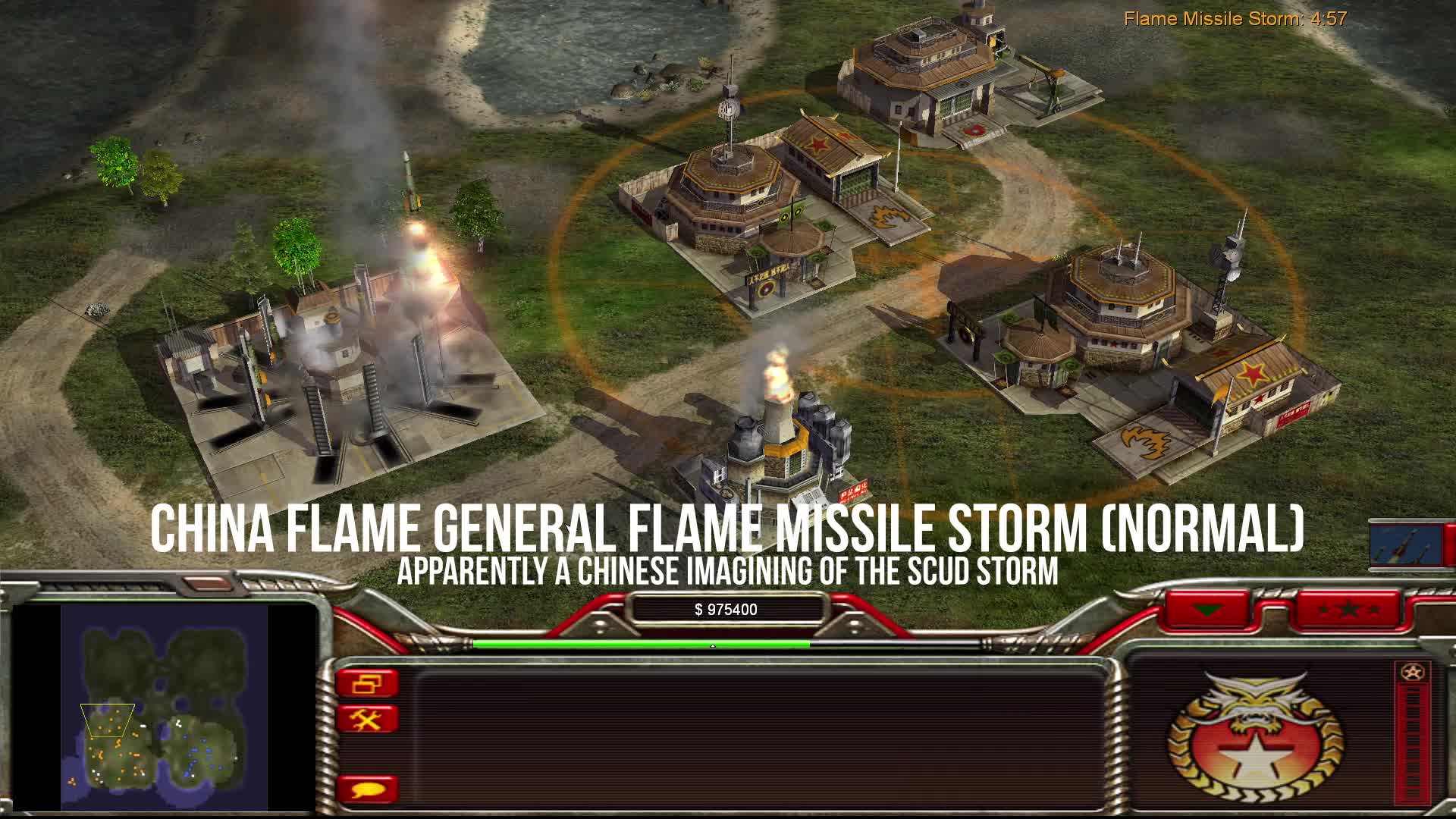Viewport: 1456px width, 819px height.
Task: Click the money counter showing $975400
Action: (x=726, y=607)
